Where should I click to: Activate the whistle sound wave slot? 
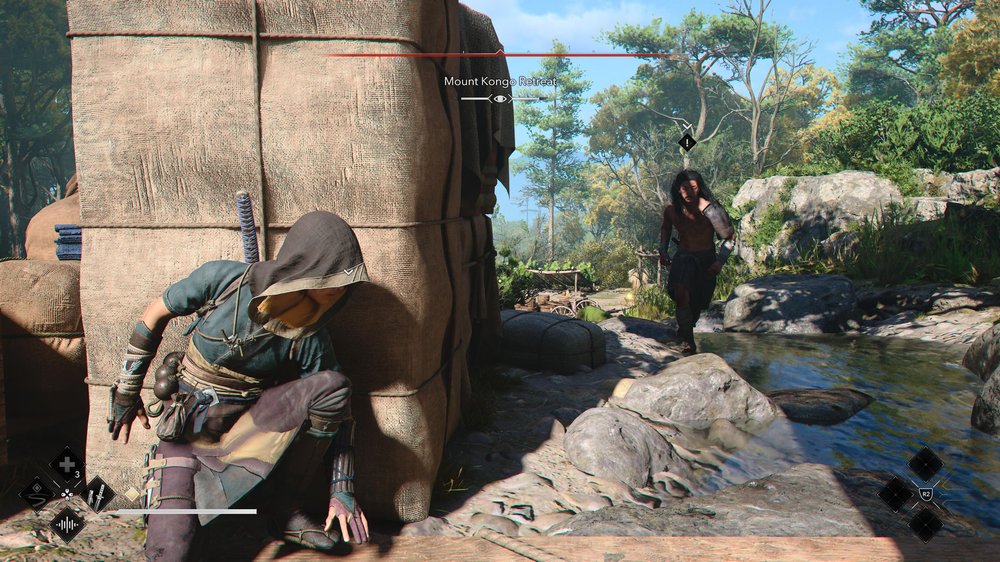tap(67, 523)
